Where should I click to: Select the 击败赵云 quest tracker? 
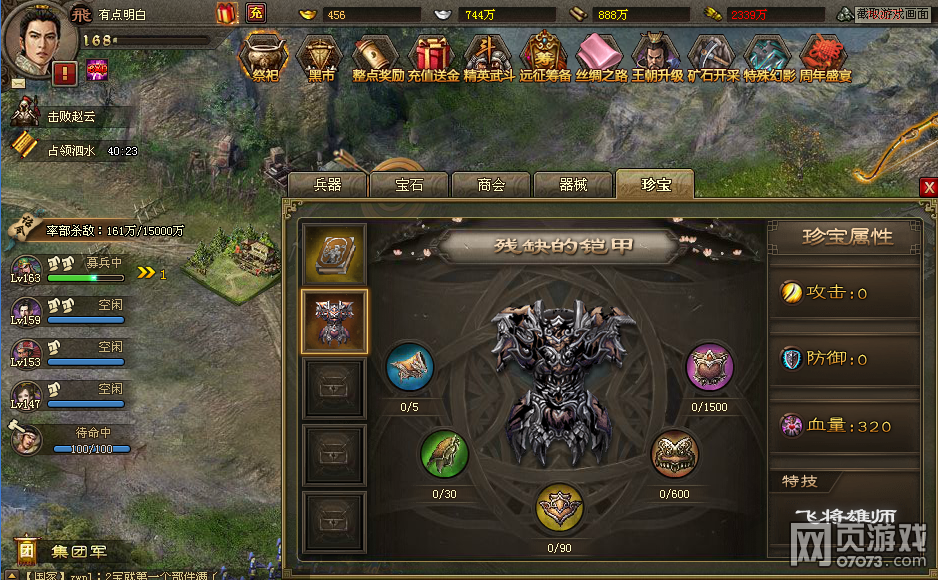click(x=74, y=117)
